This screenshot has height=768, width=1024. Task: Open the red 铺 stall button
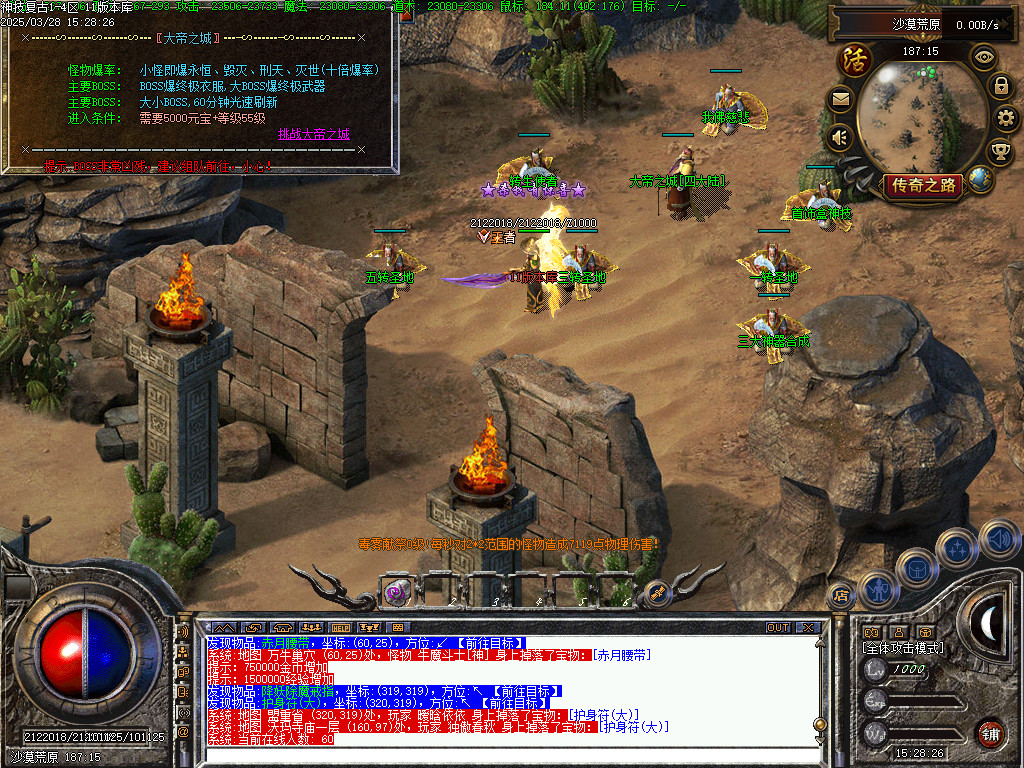pyautogui.click(x=990, y=733)
